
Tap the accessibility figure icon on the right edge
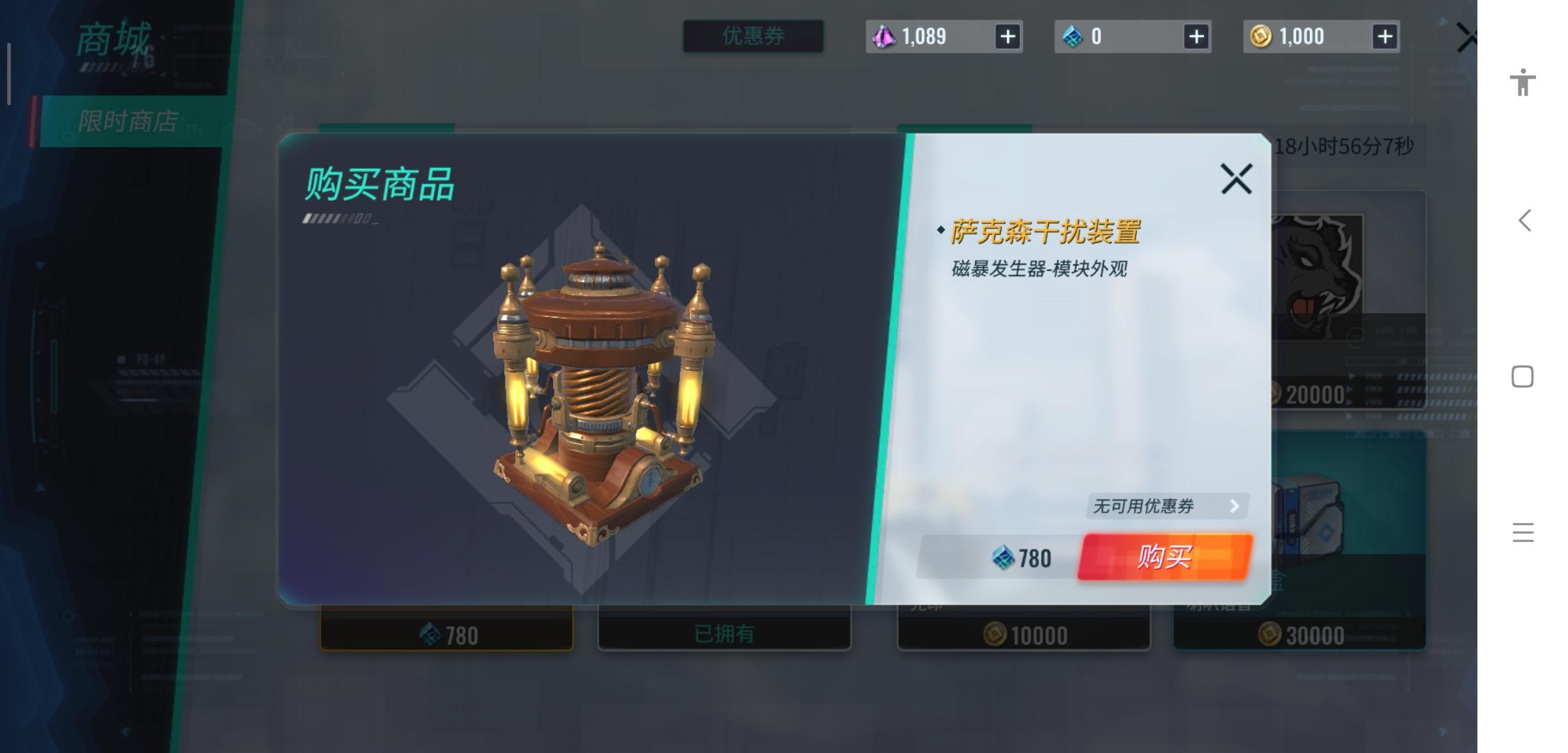point(1523,82)
